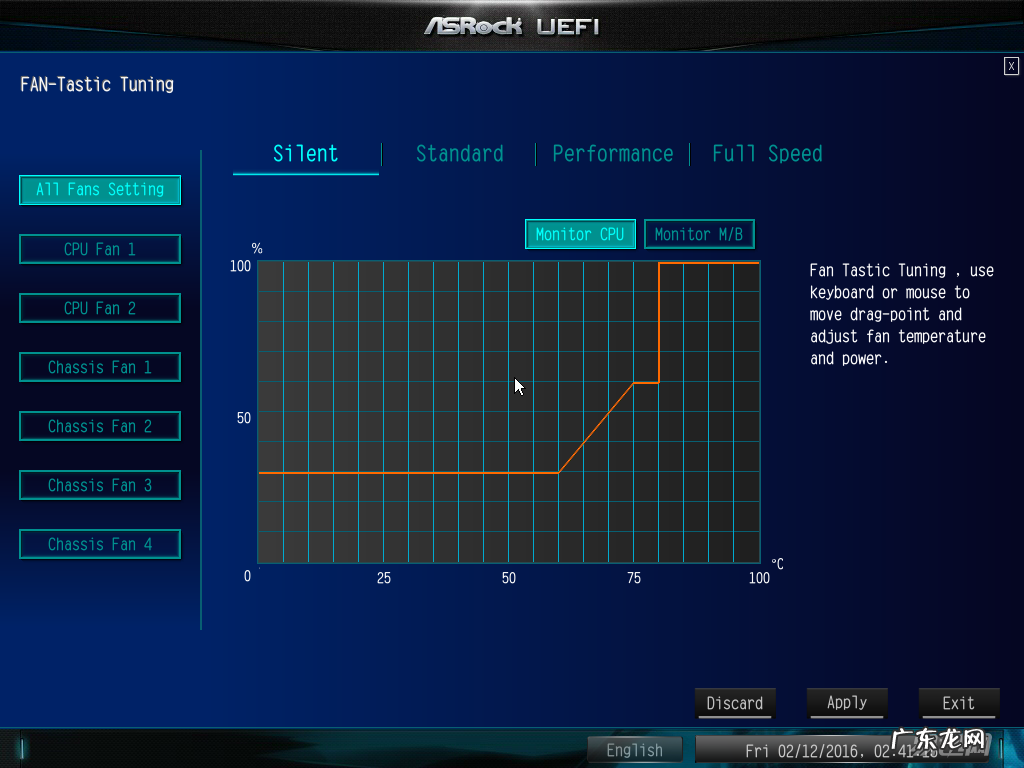The height and width of the screenshot is (768, 1024).
Task: Select the All Fans Setting entry
Action: 100,189
